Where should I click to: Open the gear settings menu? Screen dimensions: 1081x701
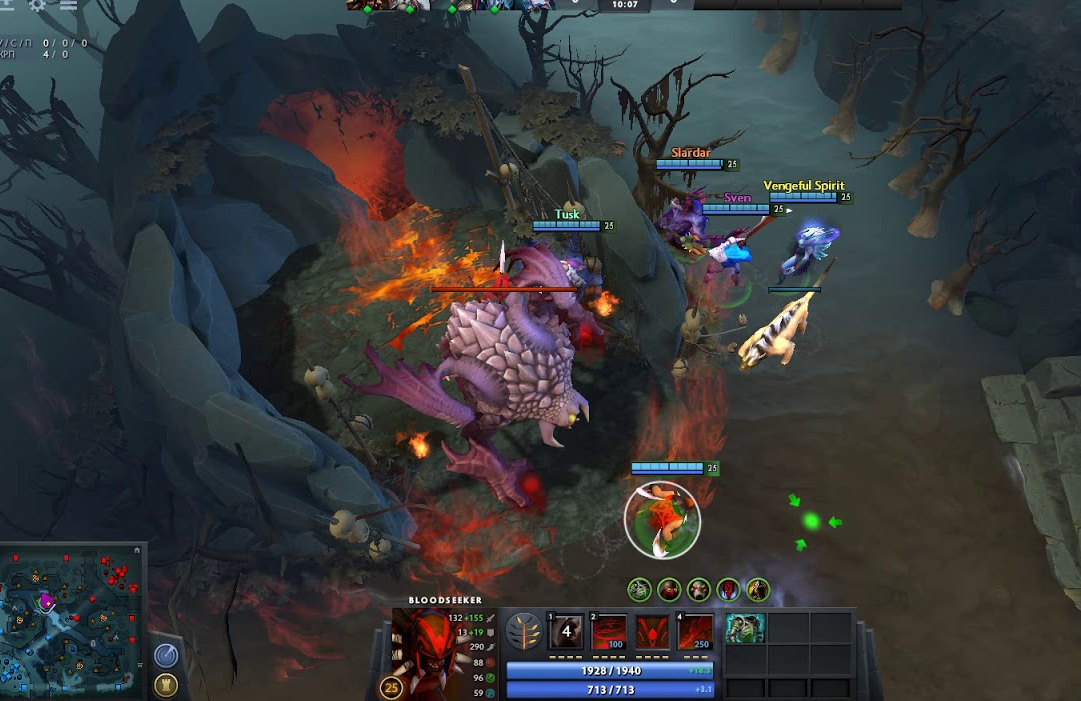coord(38,4)
